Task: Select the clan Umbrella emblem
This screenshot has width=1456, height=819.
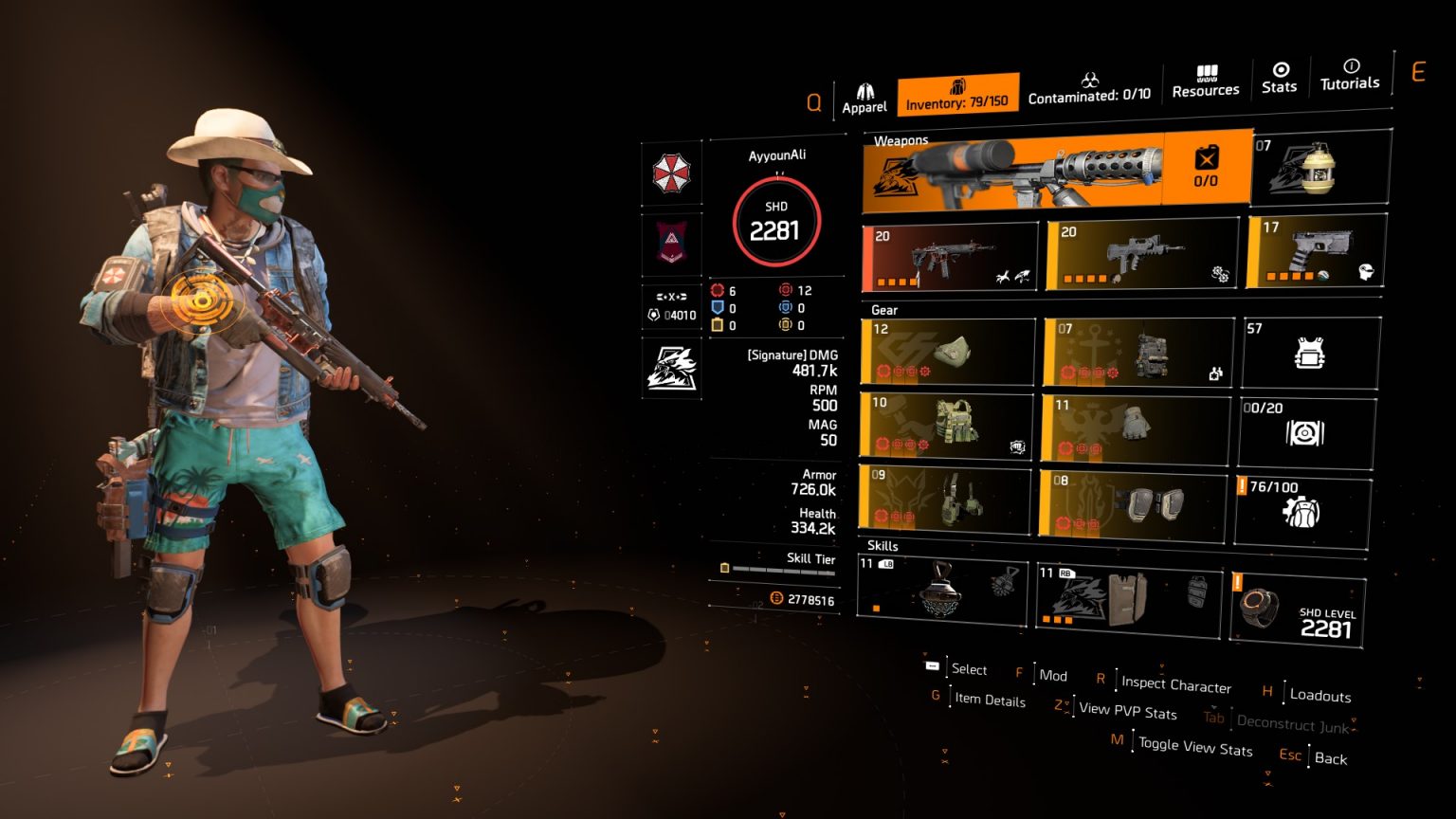Action: point(671,173)
